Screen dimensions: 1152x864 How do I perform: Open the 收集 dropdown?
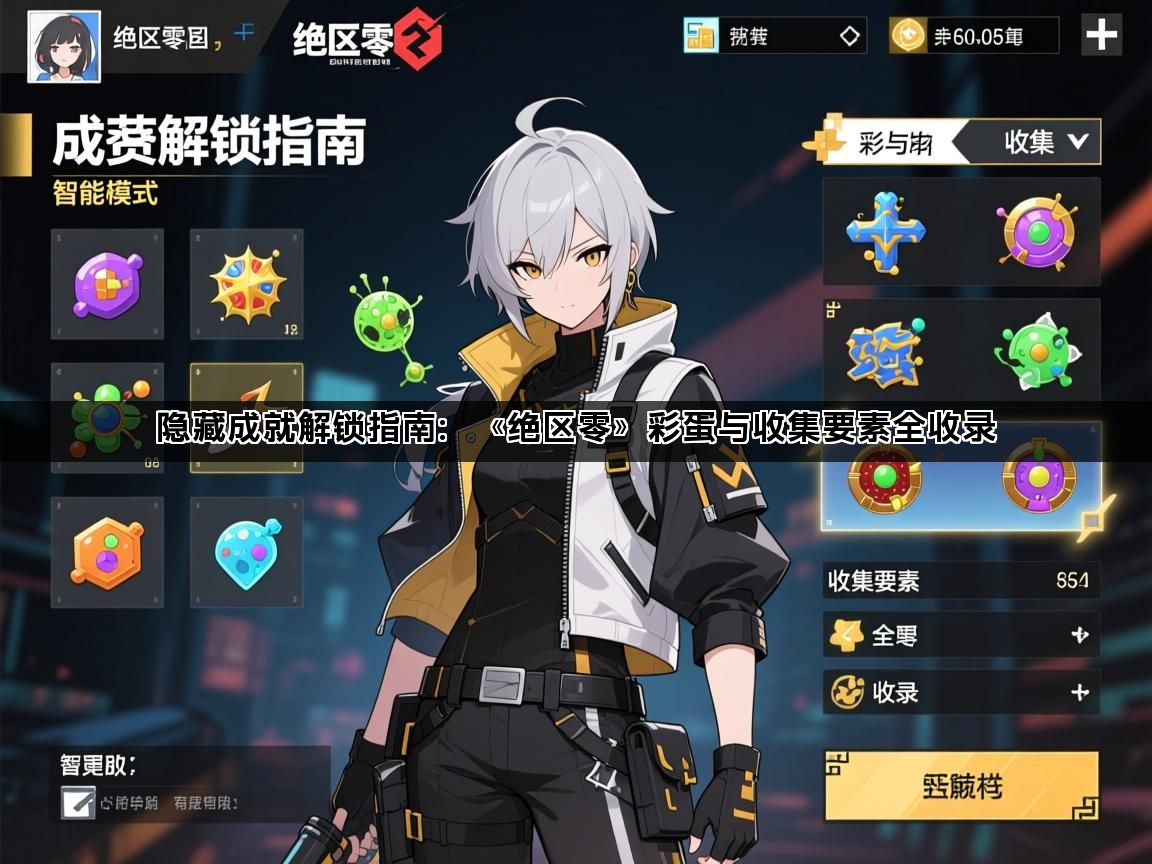pos(1045,142)
